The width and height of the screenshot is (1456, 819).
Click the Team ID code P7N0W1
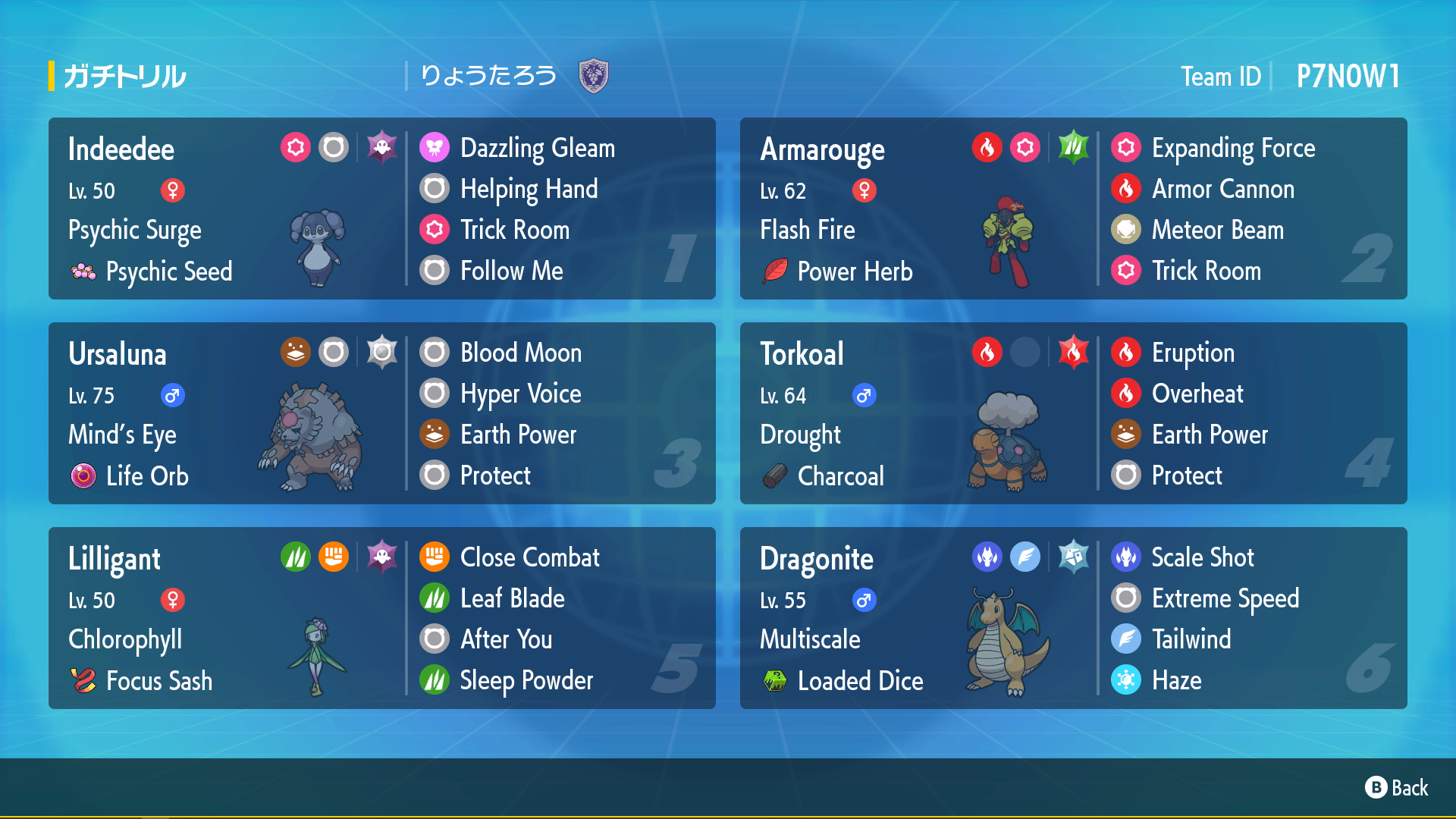(x=1348, y=76)
